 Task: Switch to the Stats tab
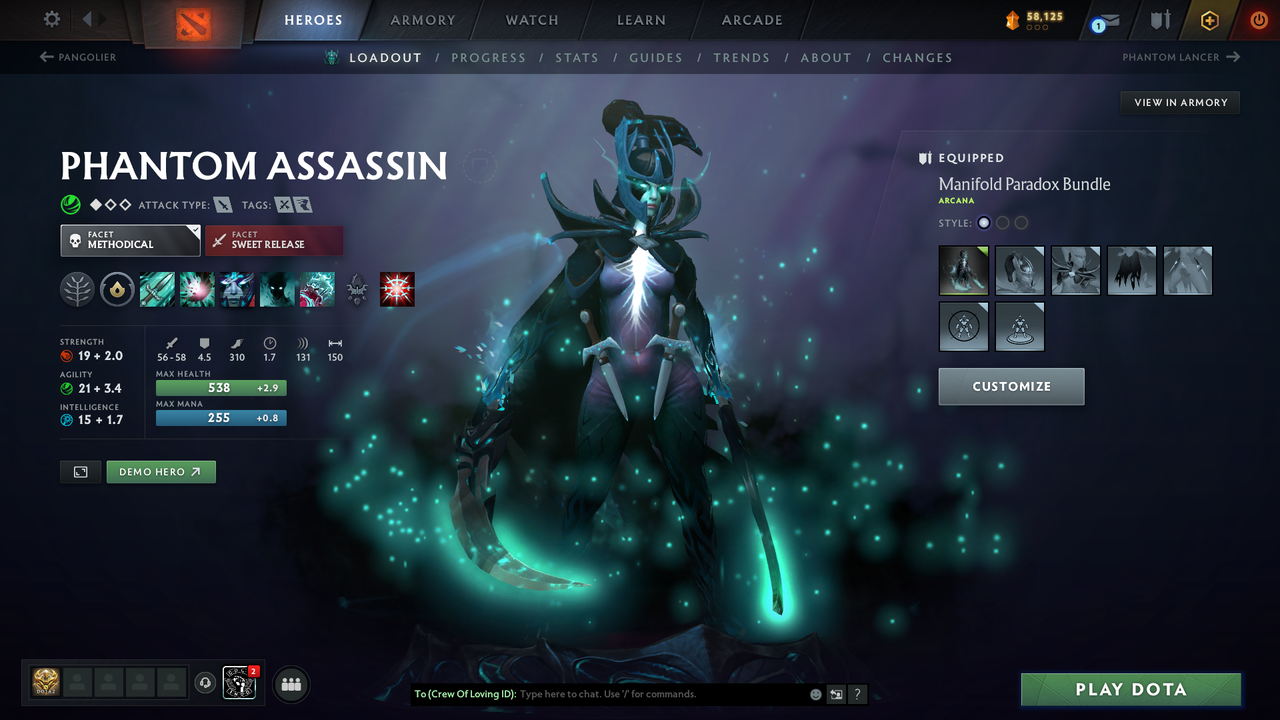pos(577,57)
